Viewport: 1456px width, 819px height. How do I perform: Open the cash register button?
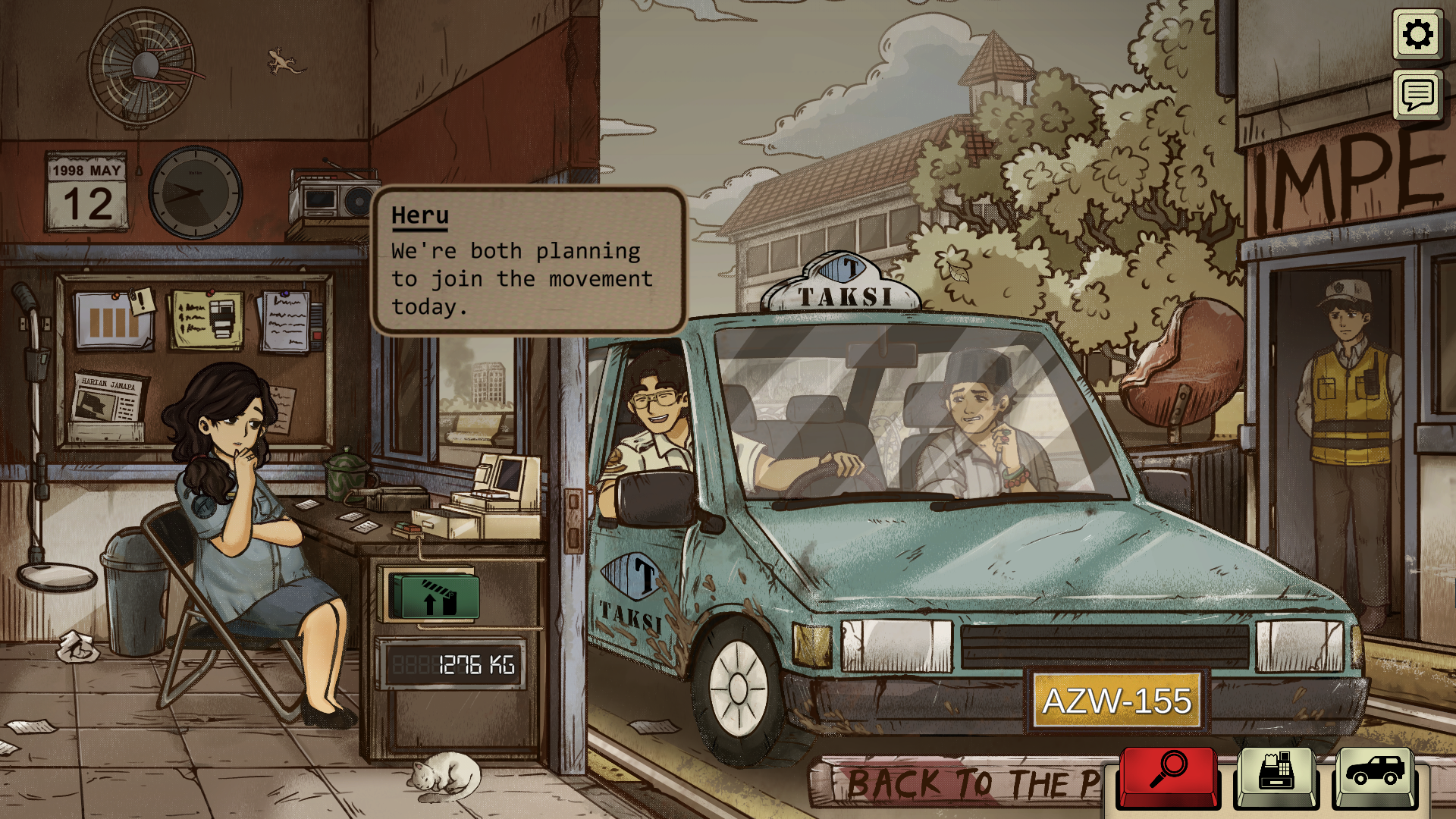point(1276,774)
